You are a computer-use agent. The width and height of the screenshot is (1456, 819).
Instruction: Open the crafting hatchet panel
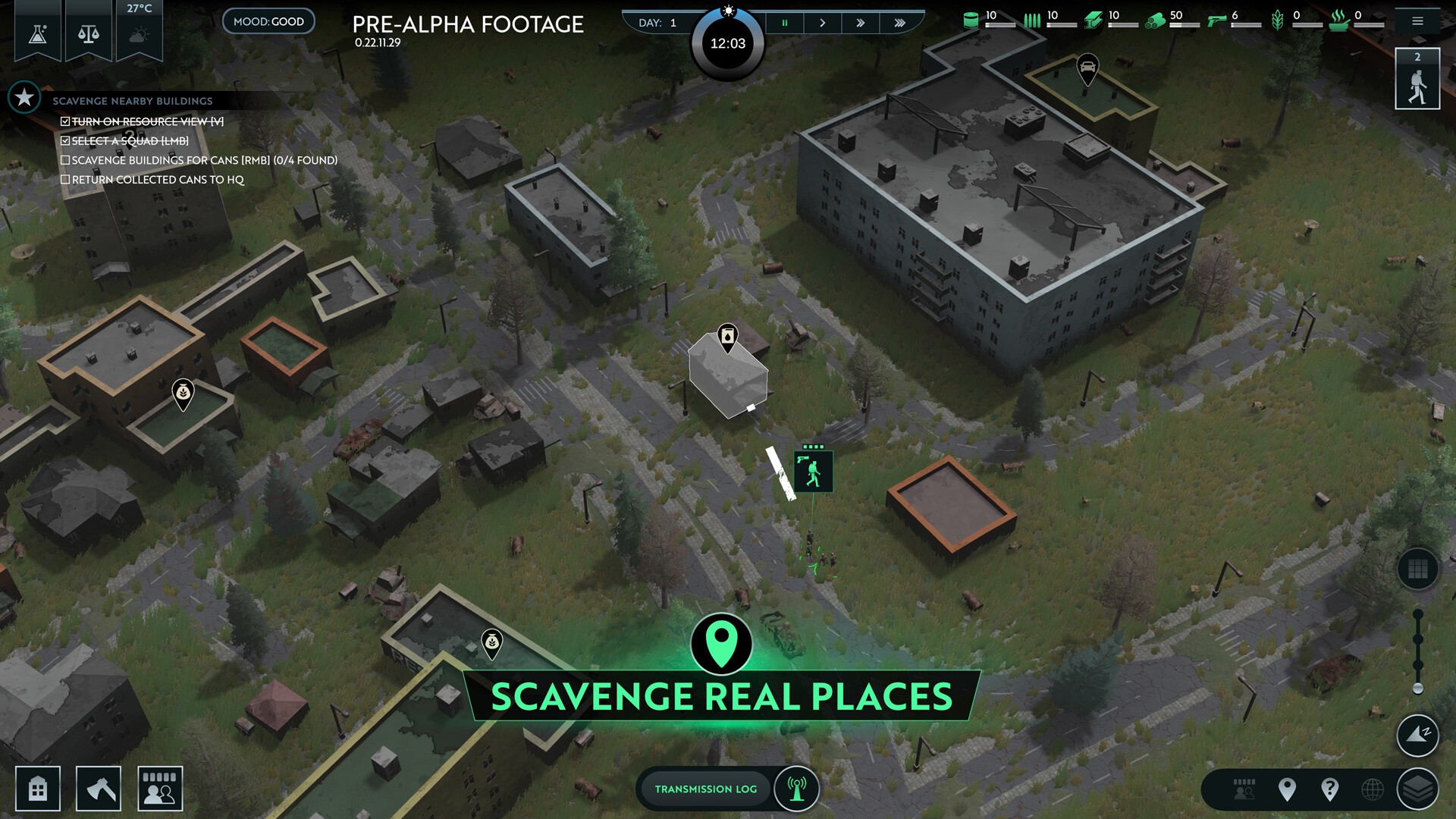[99, 788]
